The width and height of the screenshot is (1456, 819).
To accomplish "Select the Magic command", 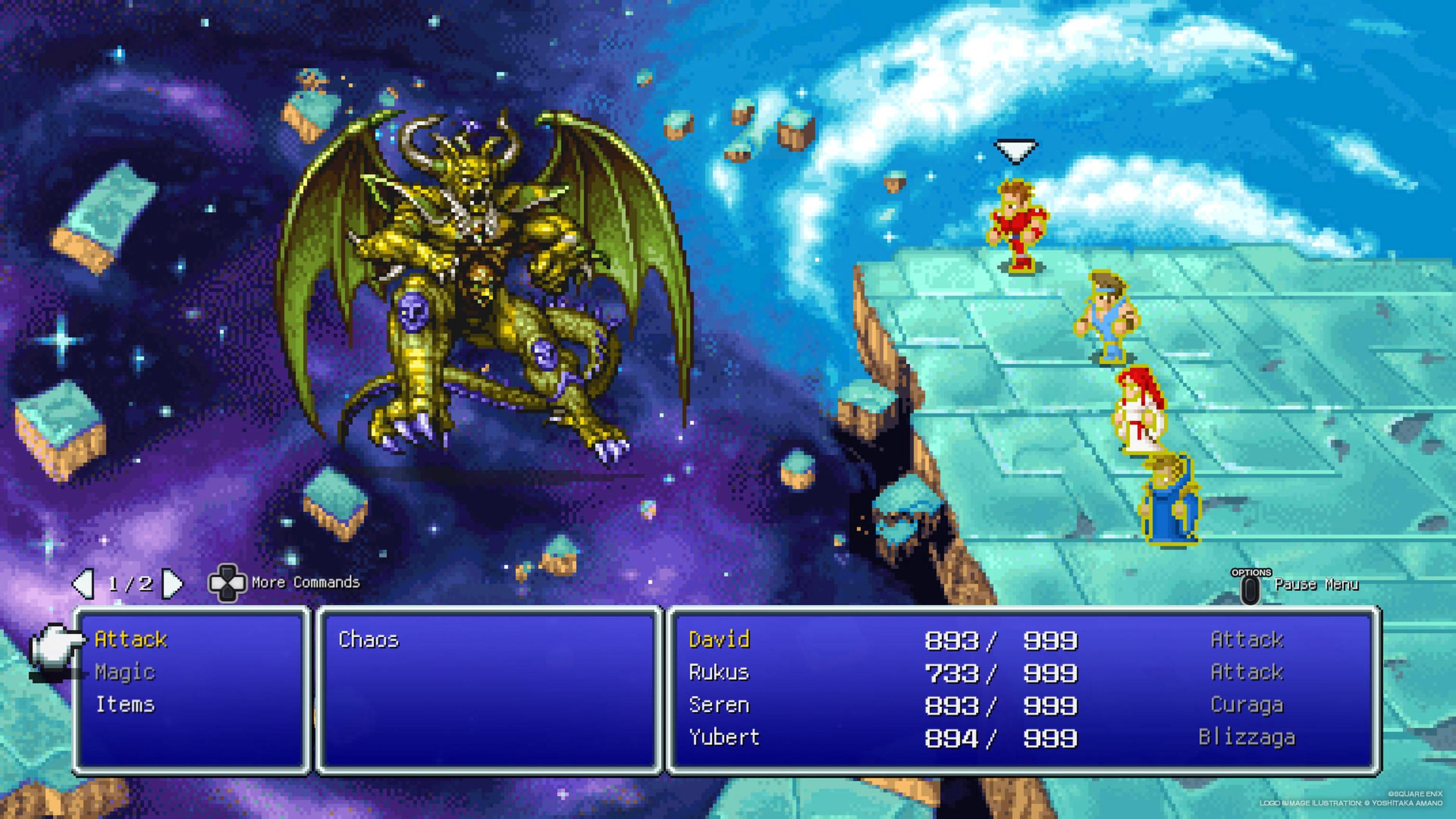I will (125, 672).
